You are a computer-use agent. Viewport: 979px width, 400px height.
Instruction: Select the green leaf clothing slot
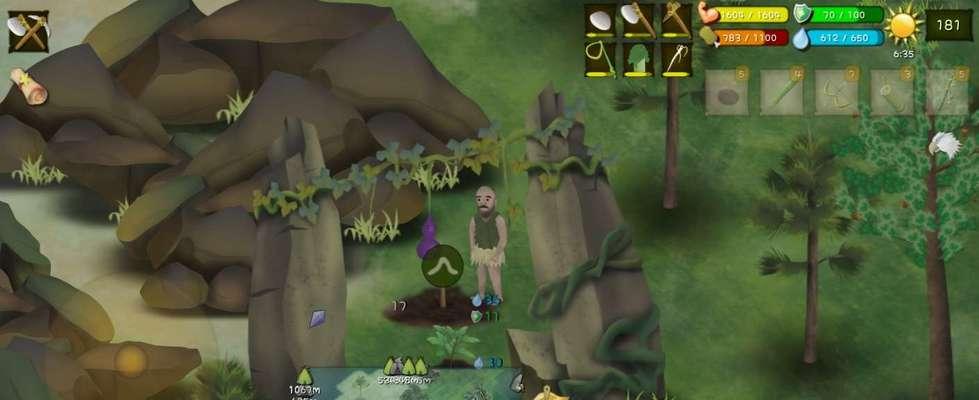pyautogui.click(x=637, y=58)
